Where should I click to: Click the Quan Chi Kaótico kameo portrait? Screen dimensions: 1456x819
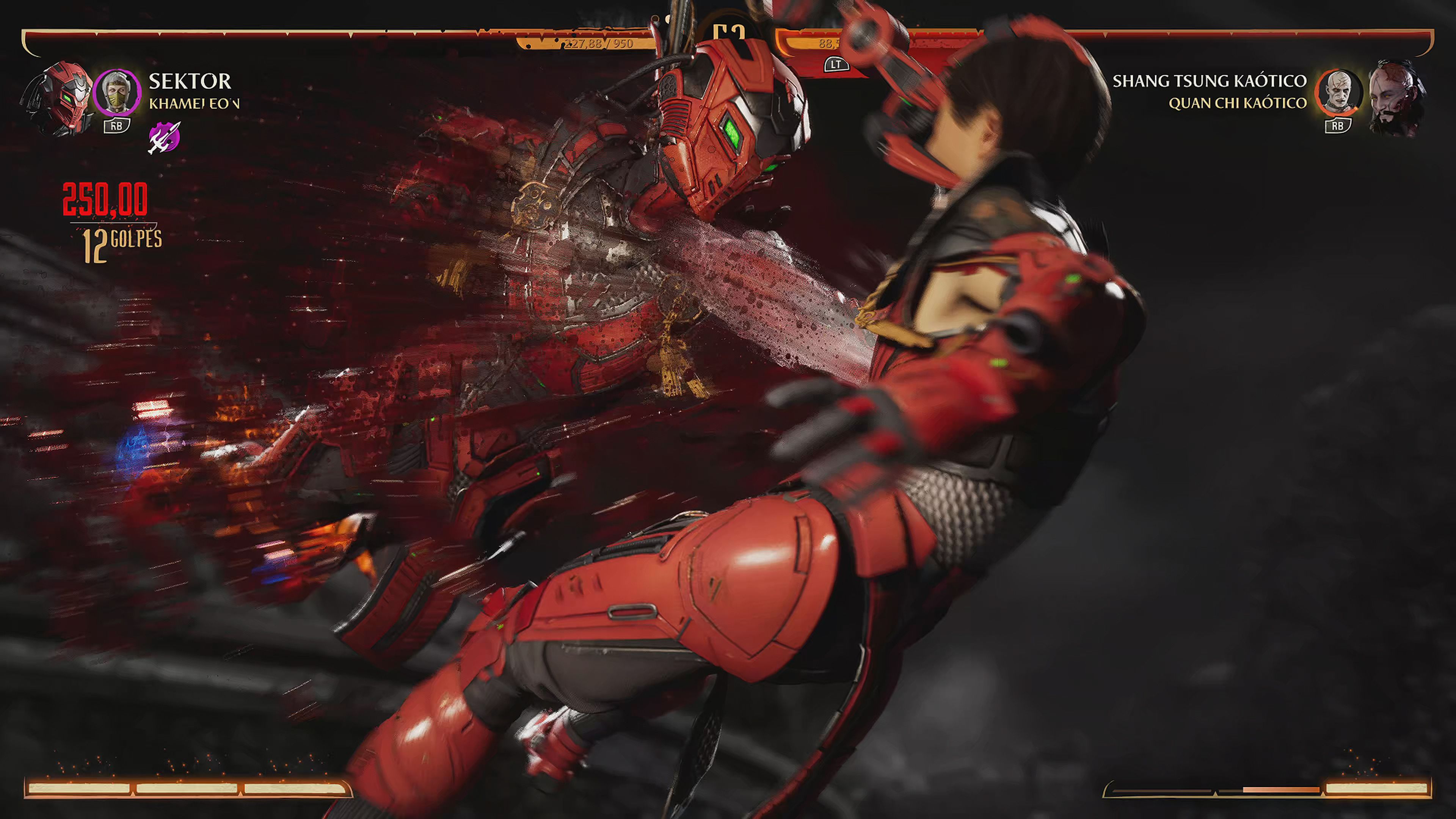[1338, 93]
